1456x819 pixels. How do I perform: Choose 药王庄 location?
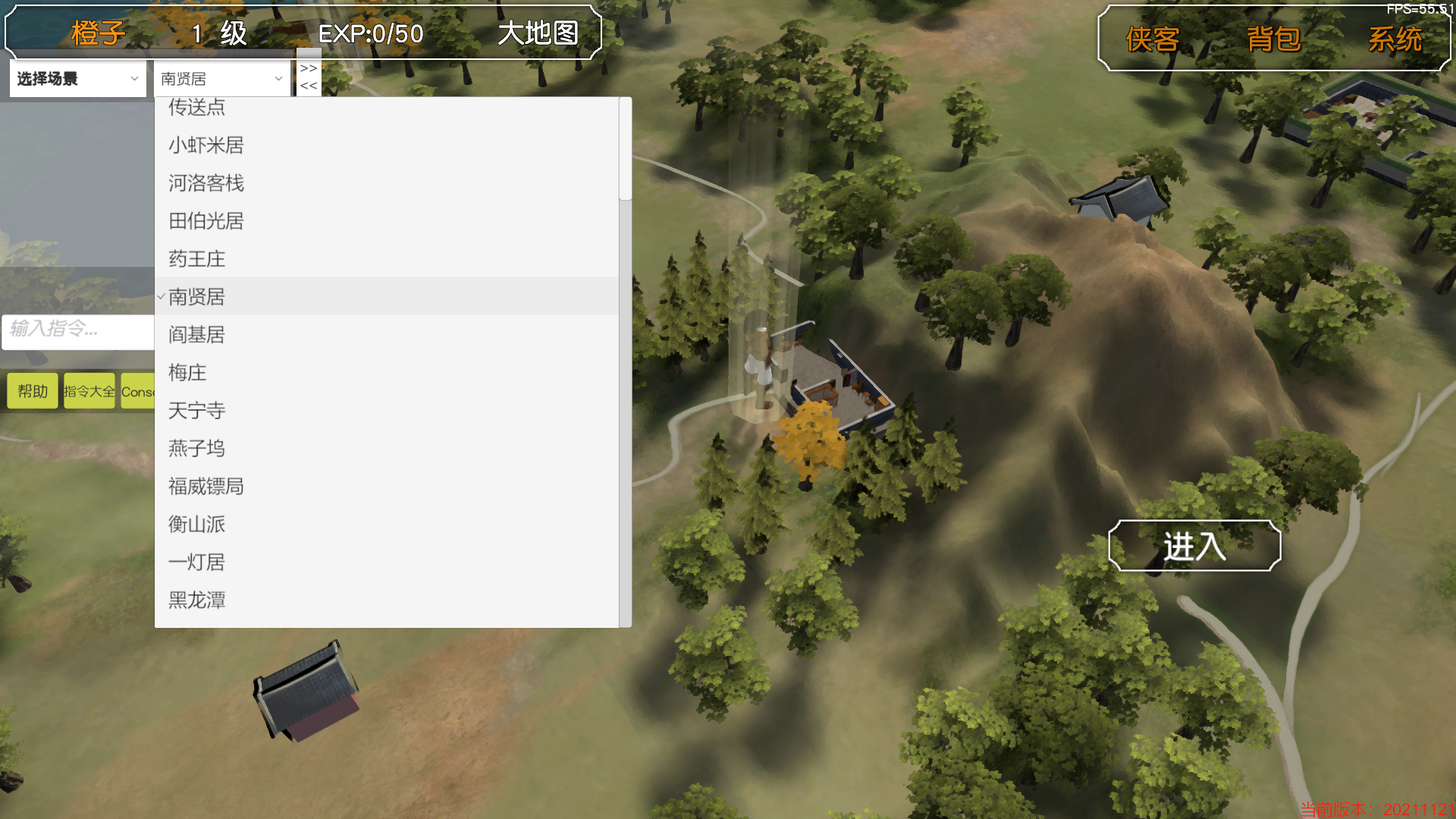pos(197,259)
